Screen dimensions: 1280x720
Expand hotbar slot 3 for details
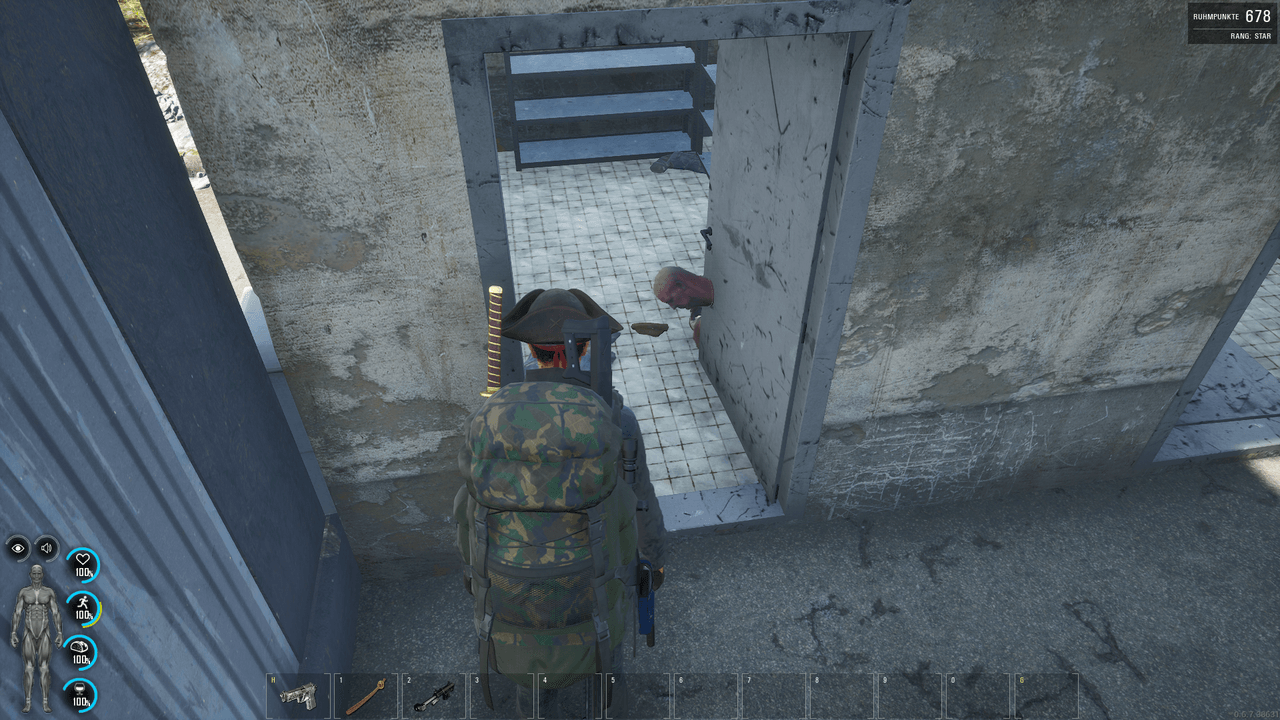[x=500, y=694]
